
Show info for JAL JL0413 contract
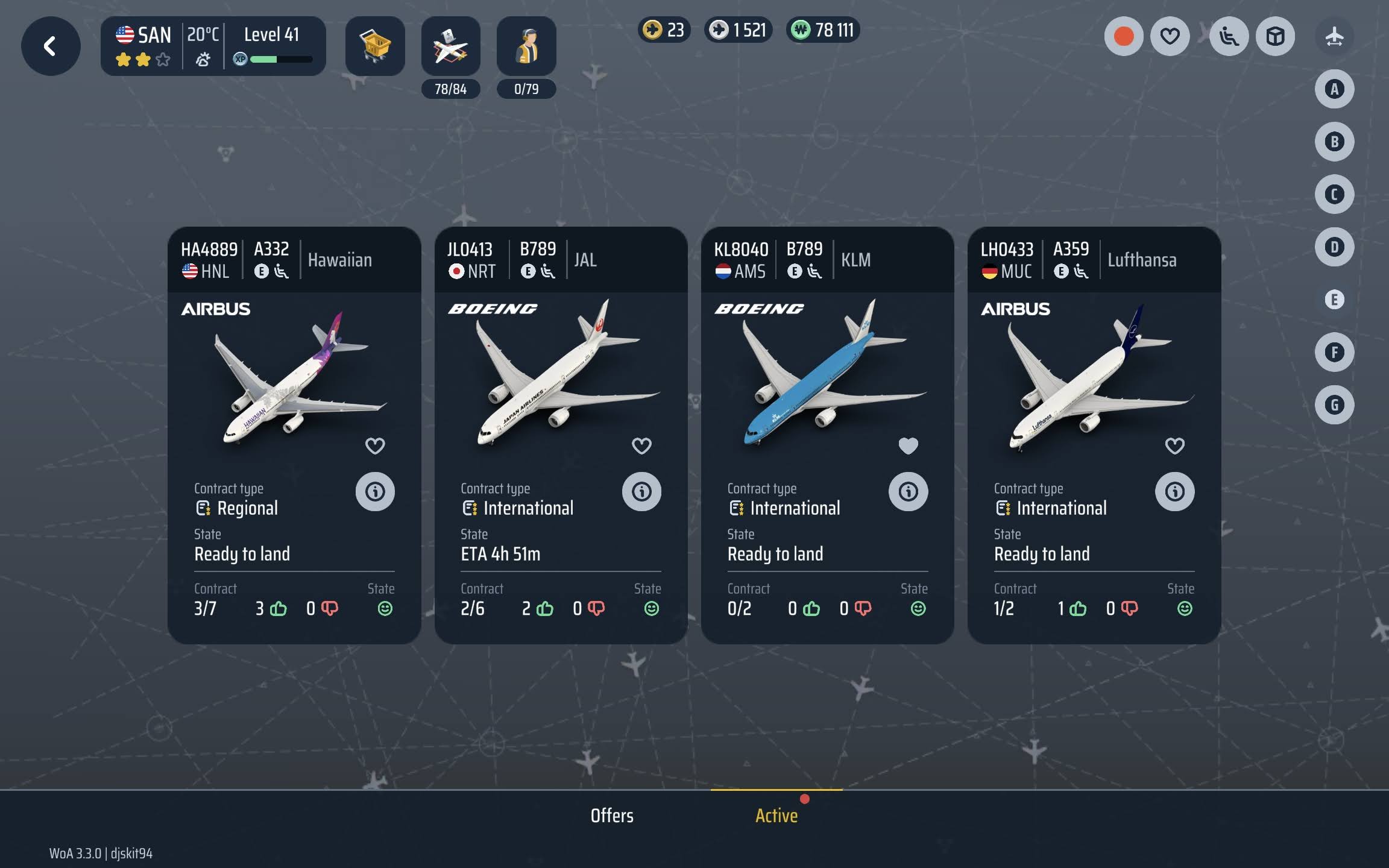click(641, 492)
